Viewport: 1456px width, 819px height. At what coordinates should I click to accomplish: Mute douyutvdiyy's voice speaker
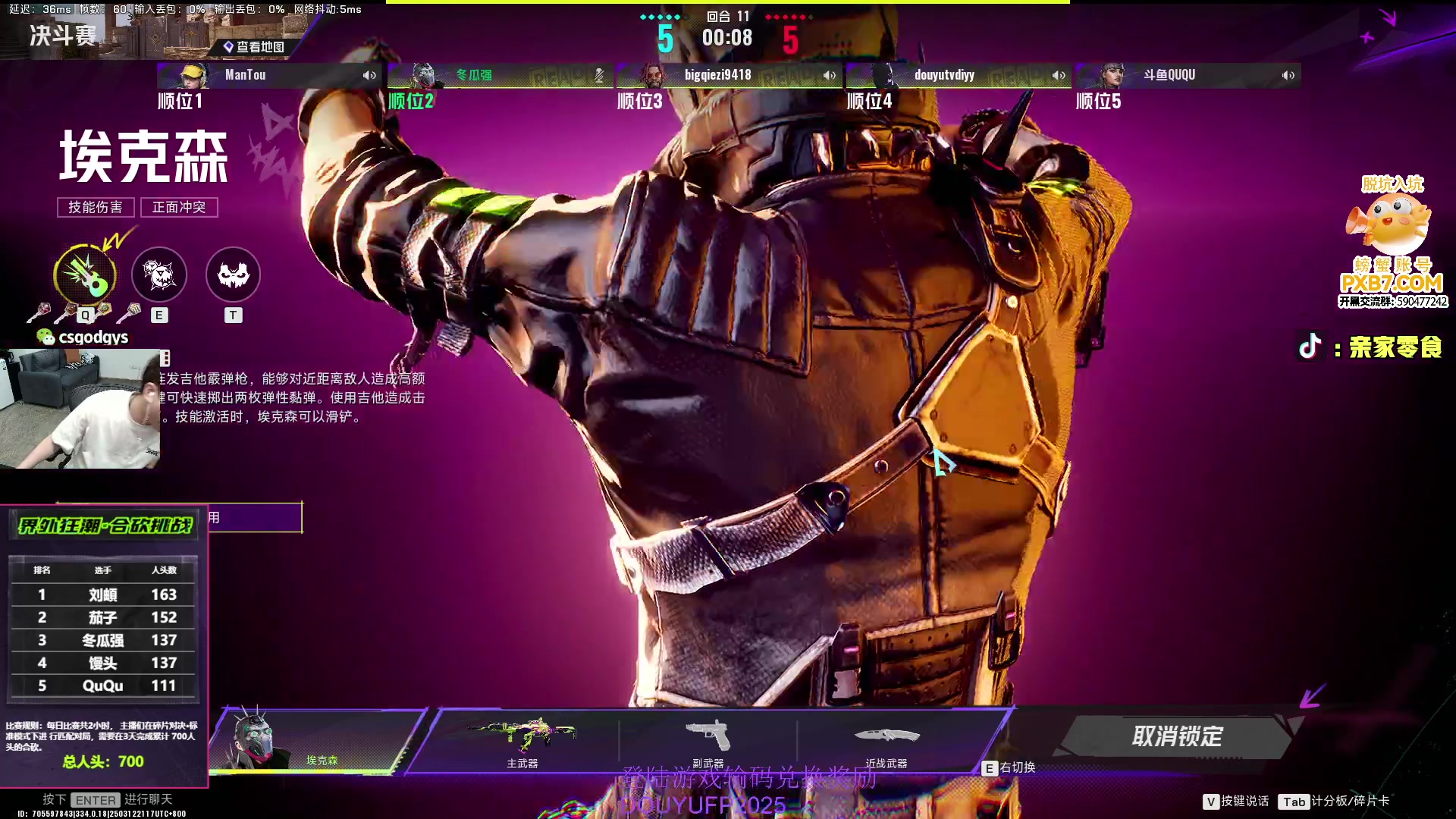[1059, 75]
